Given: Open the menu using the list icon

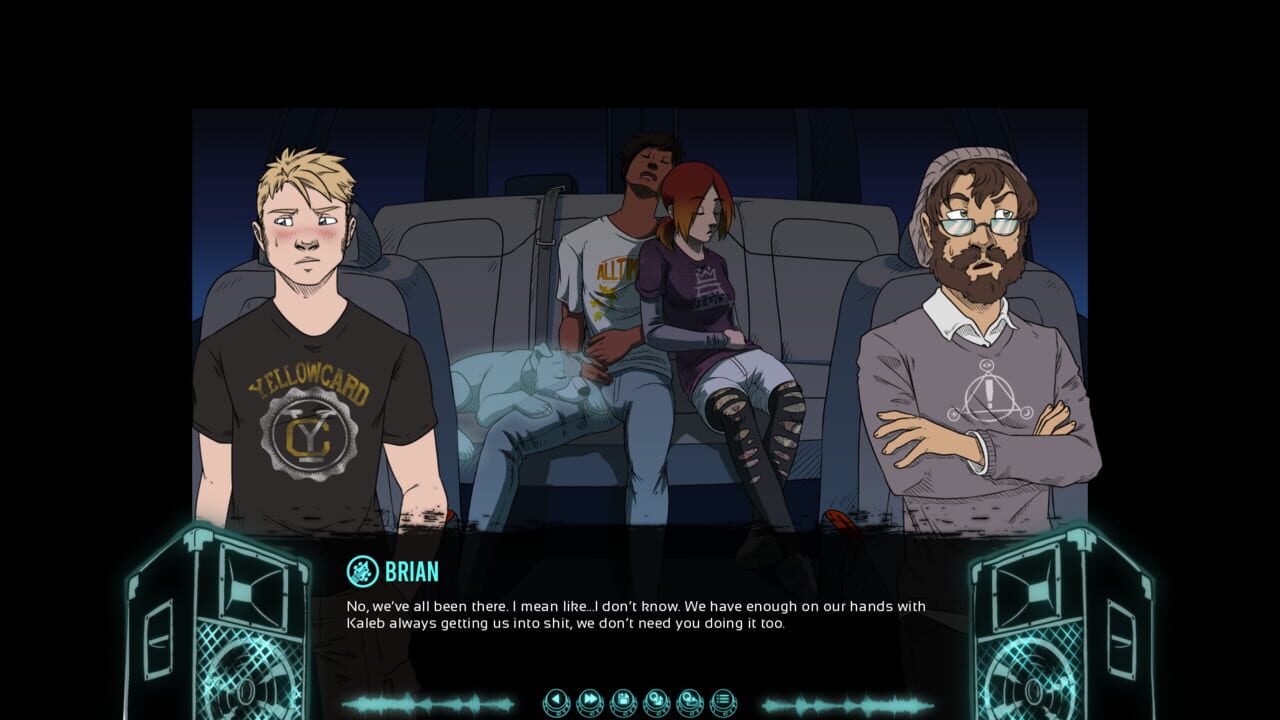Looking at the screenshot, I should point(724,700).
